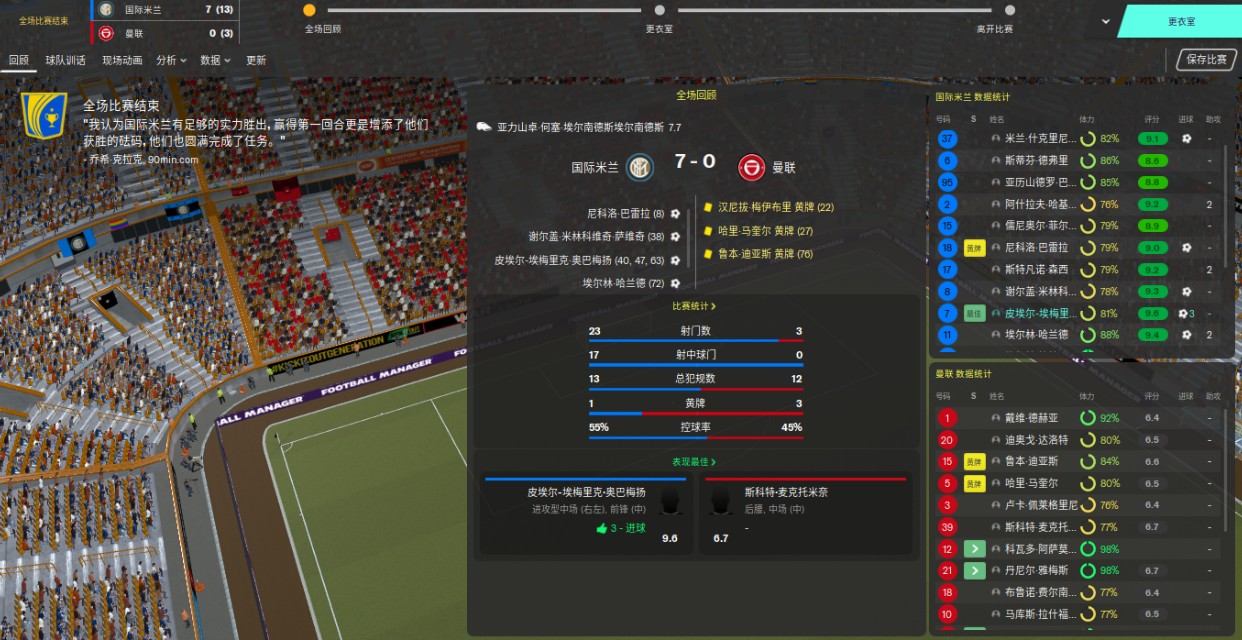Click the 全场回顾 timeline marker
1242x640 pixels.
(x=309, y=10)
